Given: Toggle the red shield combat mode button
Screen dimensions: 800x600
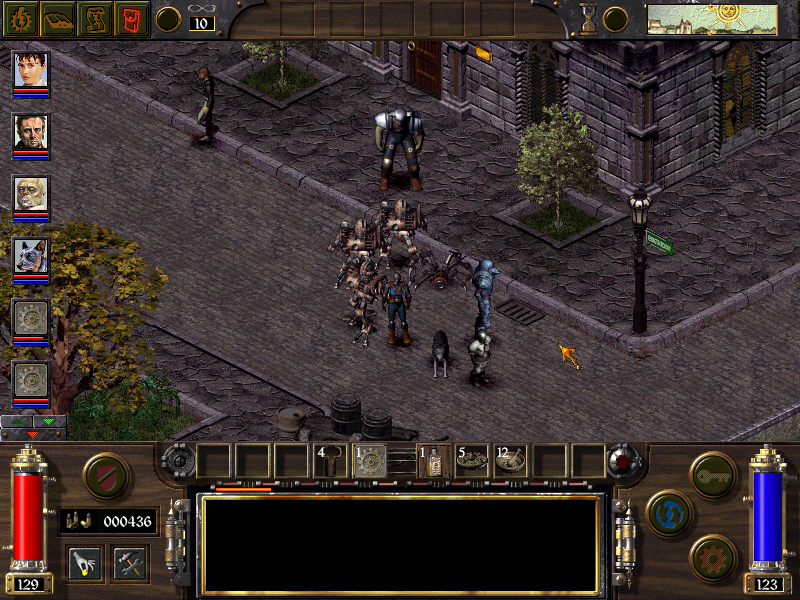Looking at the screenshot, I should tap(106, 476).
